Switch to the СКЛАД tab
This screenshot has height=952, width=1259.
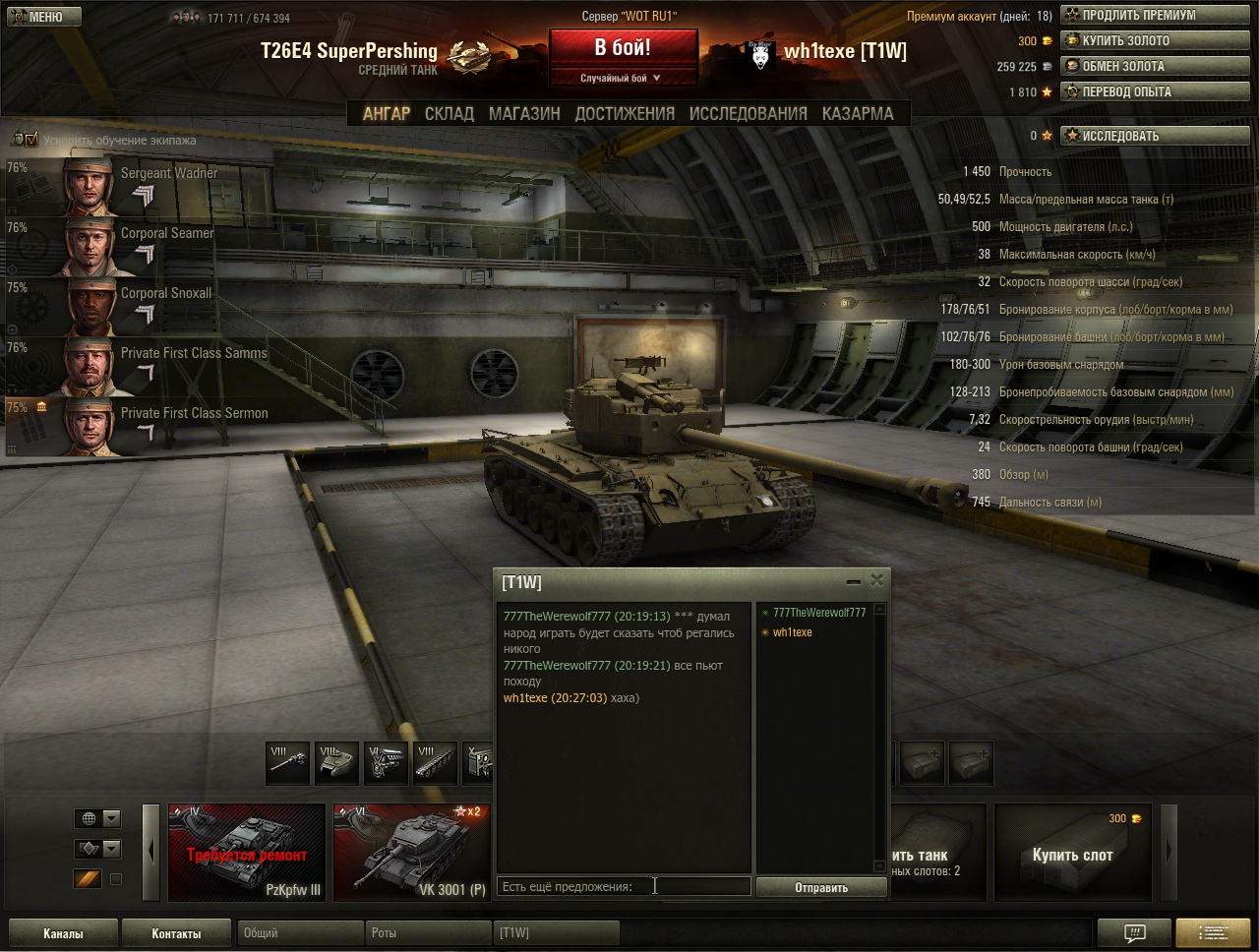point(449,114)
